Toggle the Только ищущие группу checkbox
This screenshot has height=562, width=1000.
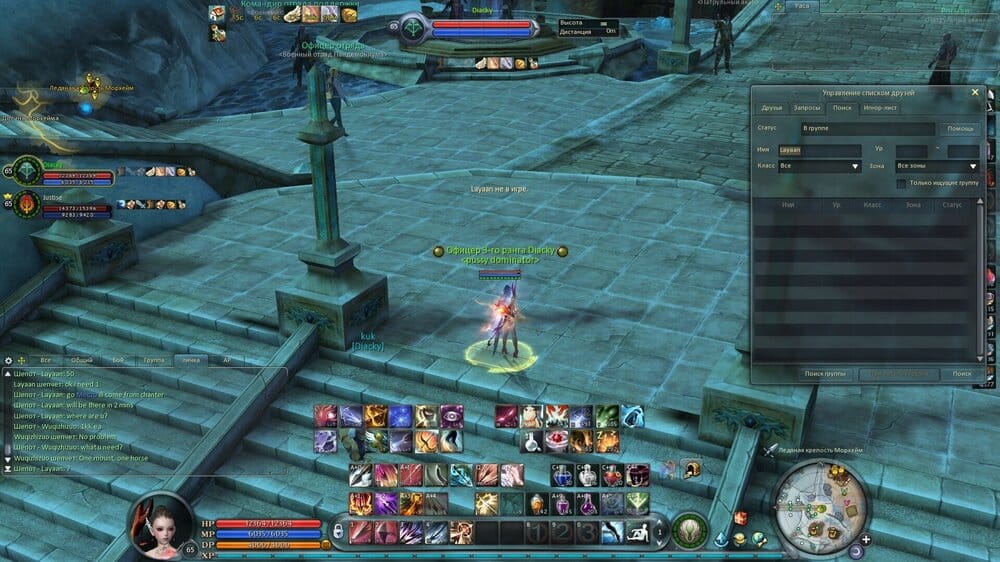click(x=902, y=183)
